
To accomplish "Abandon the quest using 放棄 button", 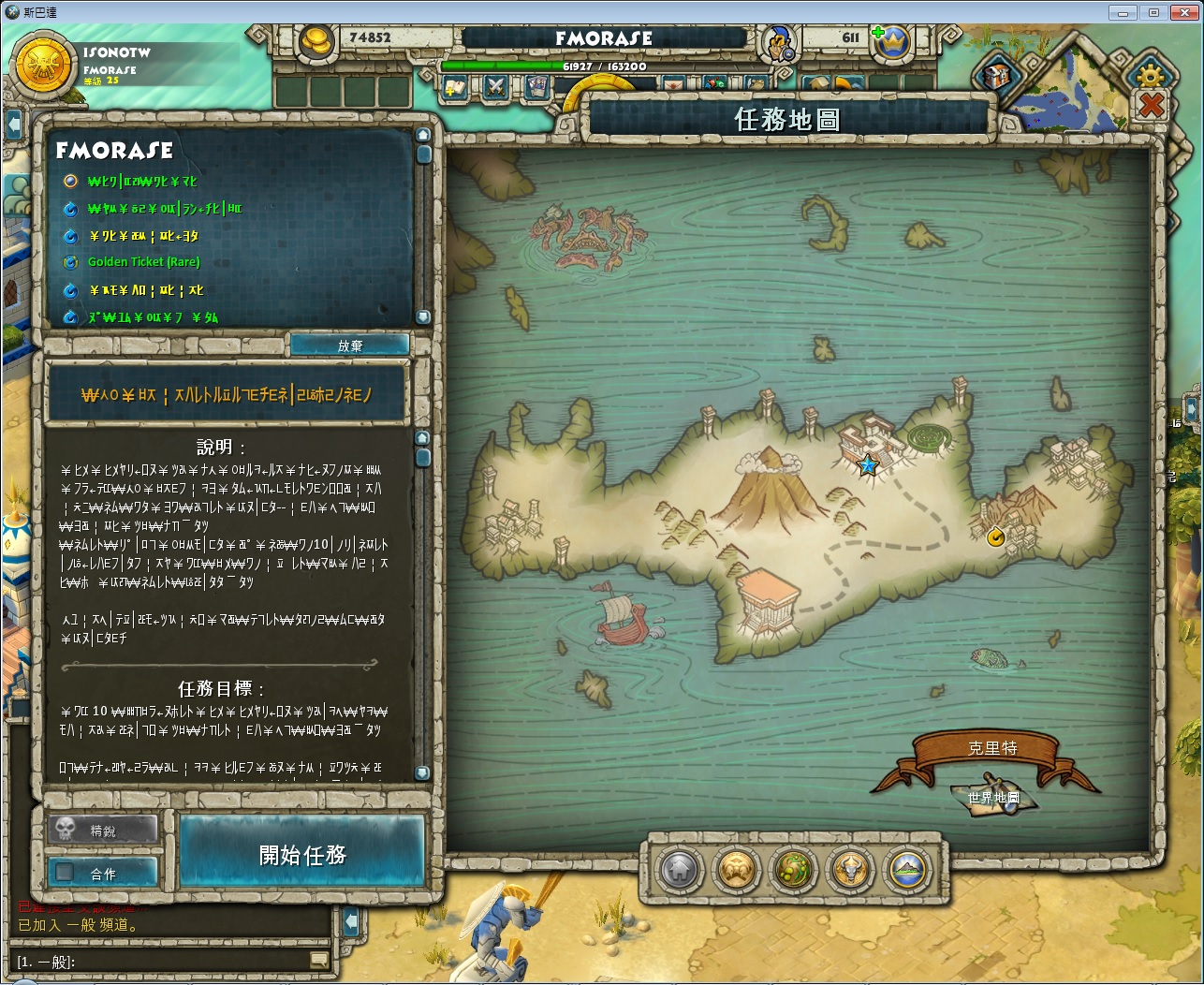I will point(349,345).
